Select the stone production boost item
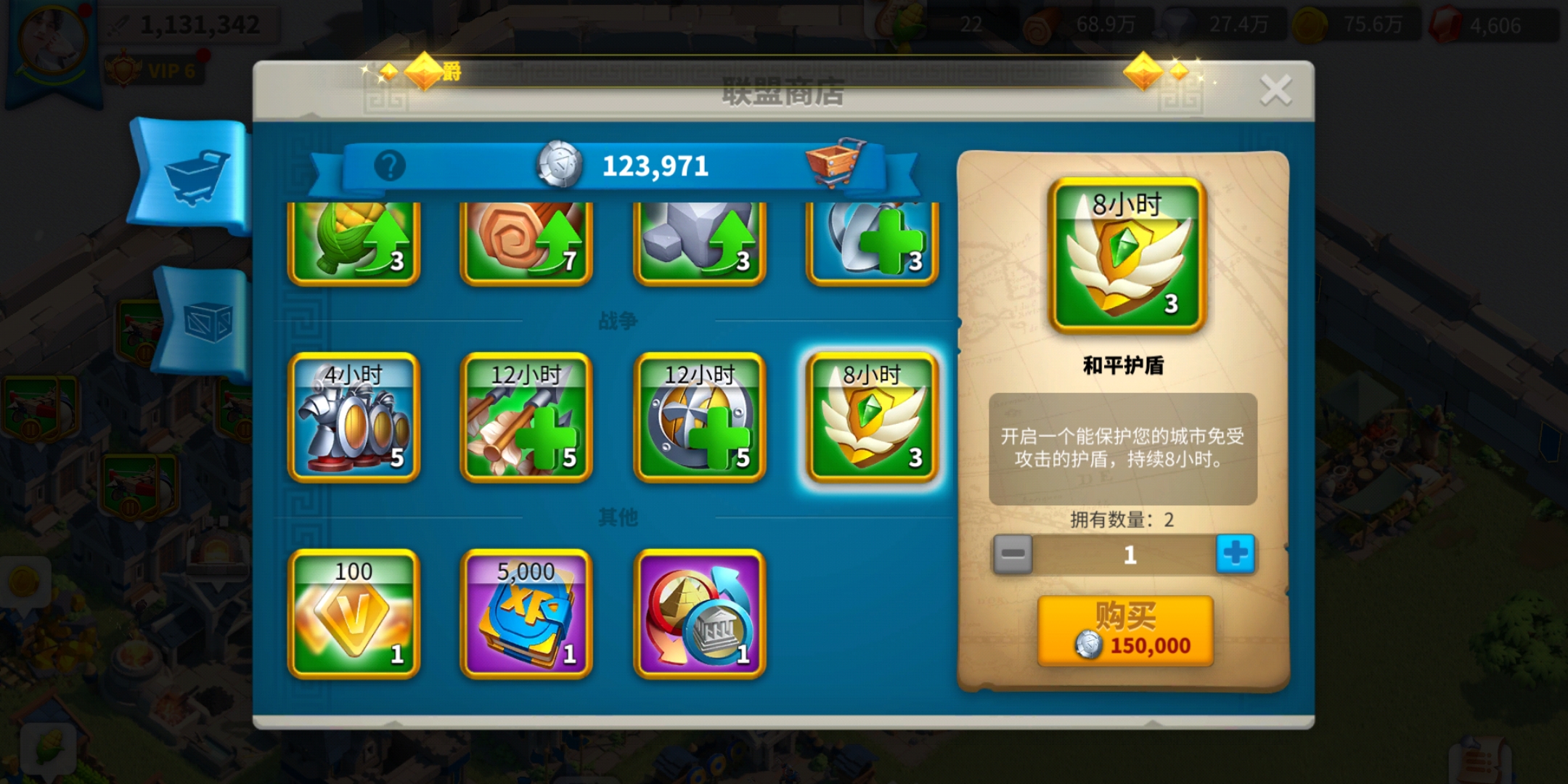Image resolution: width=1568 pixels, height=784 pixels. pos(700,243)
